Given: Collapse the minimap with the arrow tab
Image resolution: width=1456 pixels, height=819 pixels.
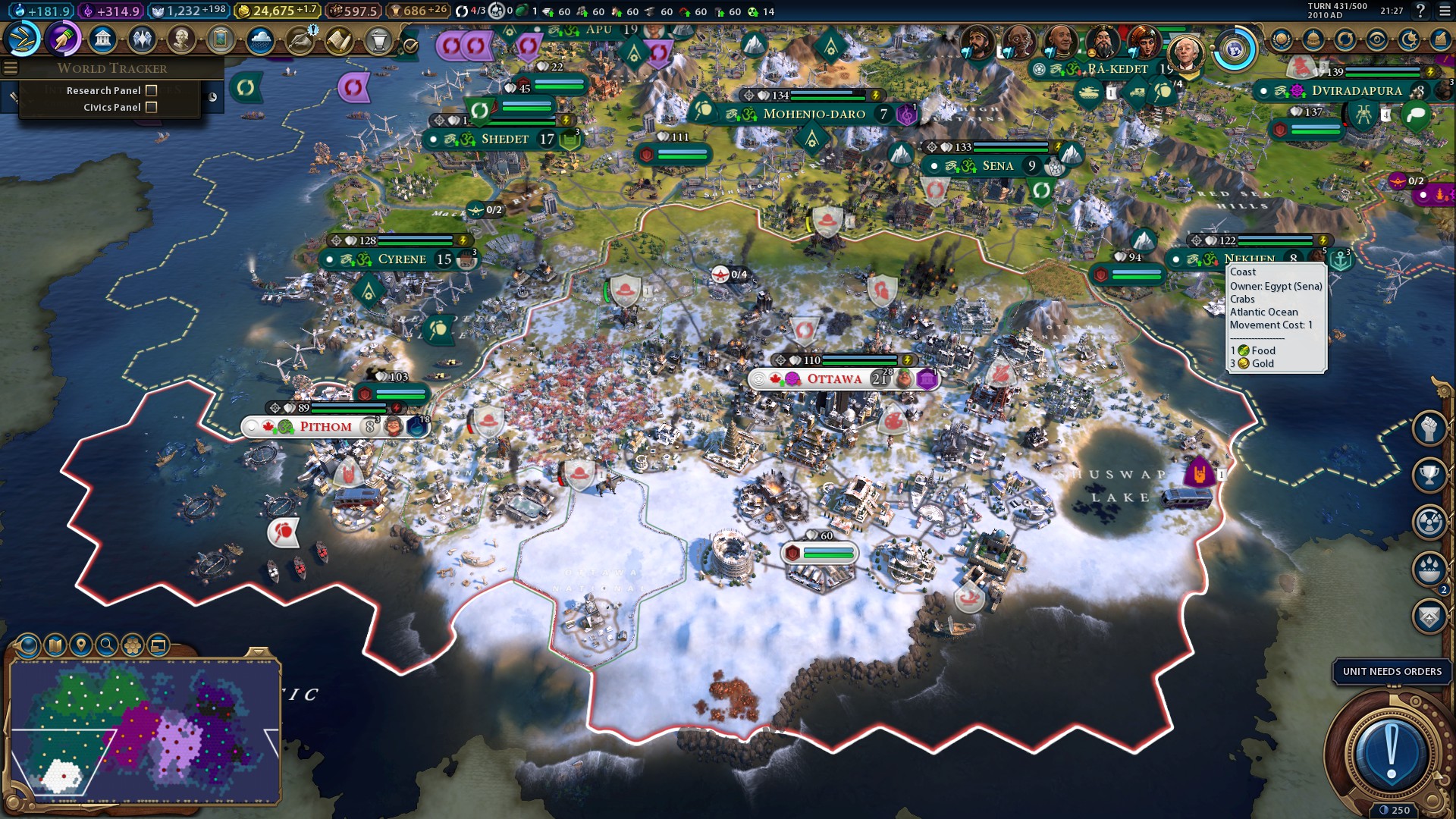Looking at the screenshot, I should pos(258,652).
